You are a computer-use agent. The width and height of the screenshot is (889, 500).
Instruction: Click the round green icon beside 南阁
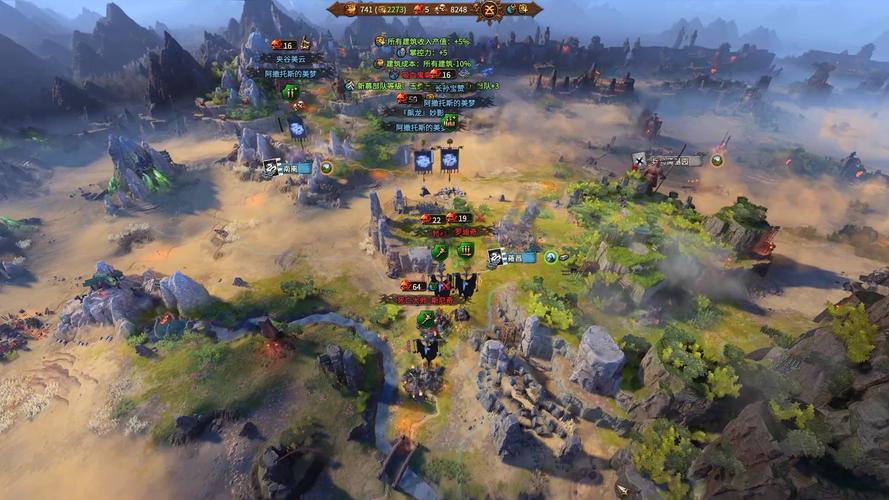click(x=326, y=167)
